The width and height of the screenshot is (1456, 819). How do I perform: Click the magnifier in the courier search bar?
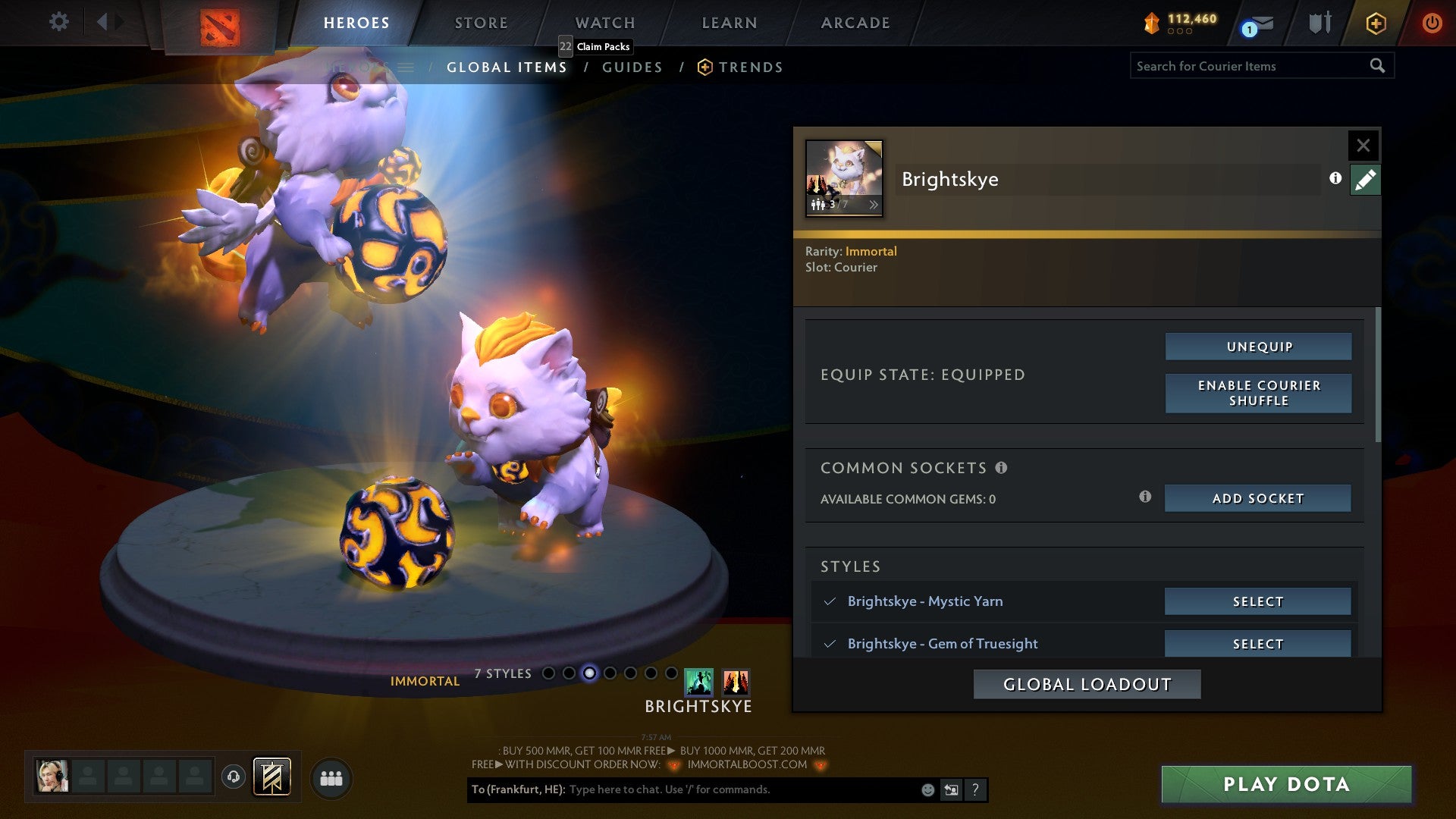pyautogui.click(x=1379, y=66)
